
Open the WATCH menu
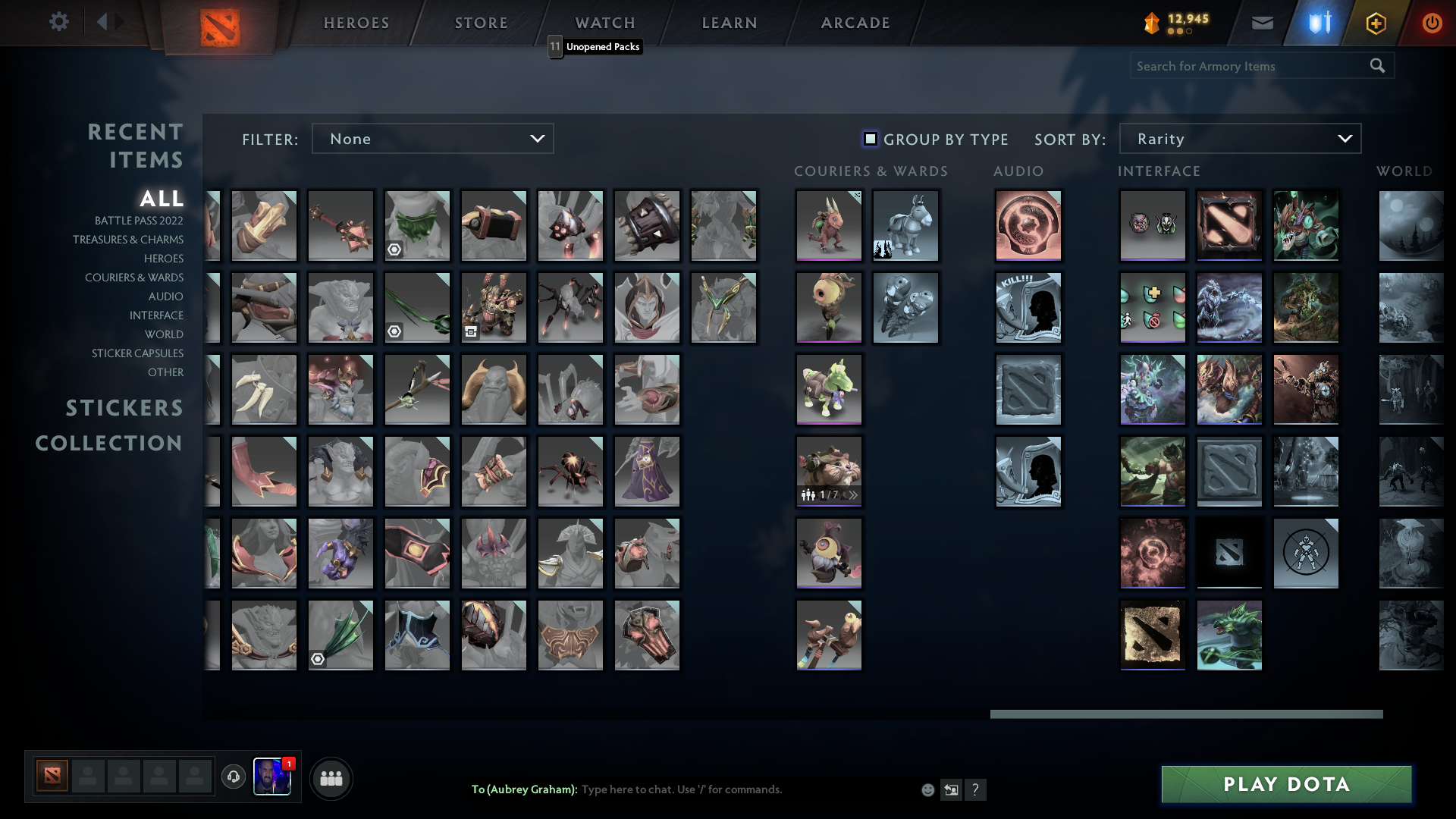pyautogui.click(x=604, y=23)
